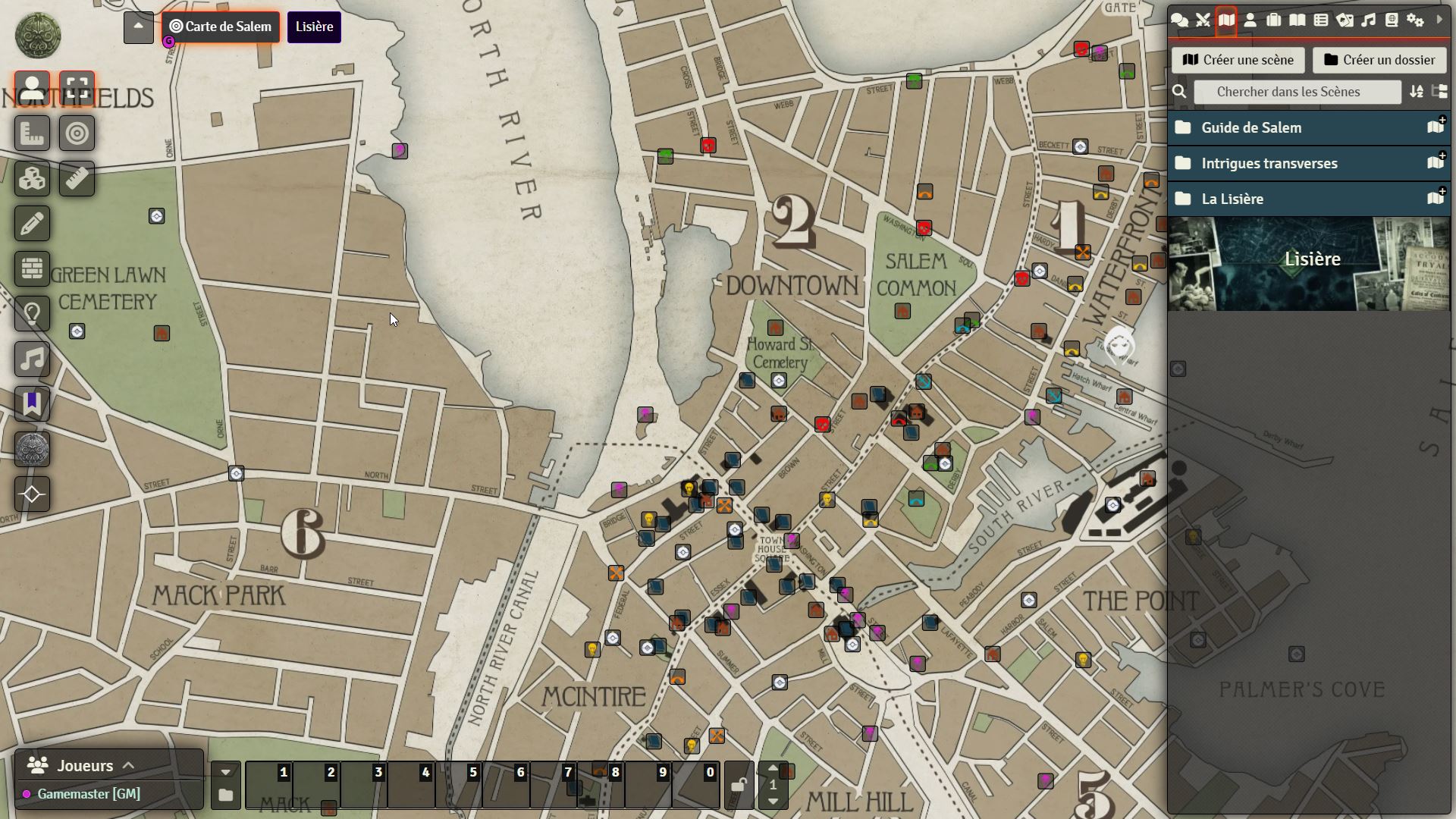Open the bookmark journal notes tools
This screenshot has width=1456, height=819.
tap(32, 403)
